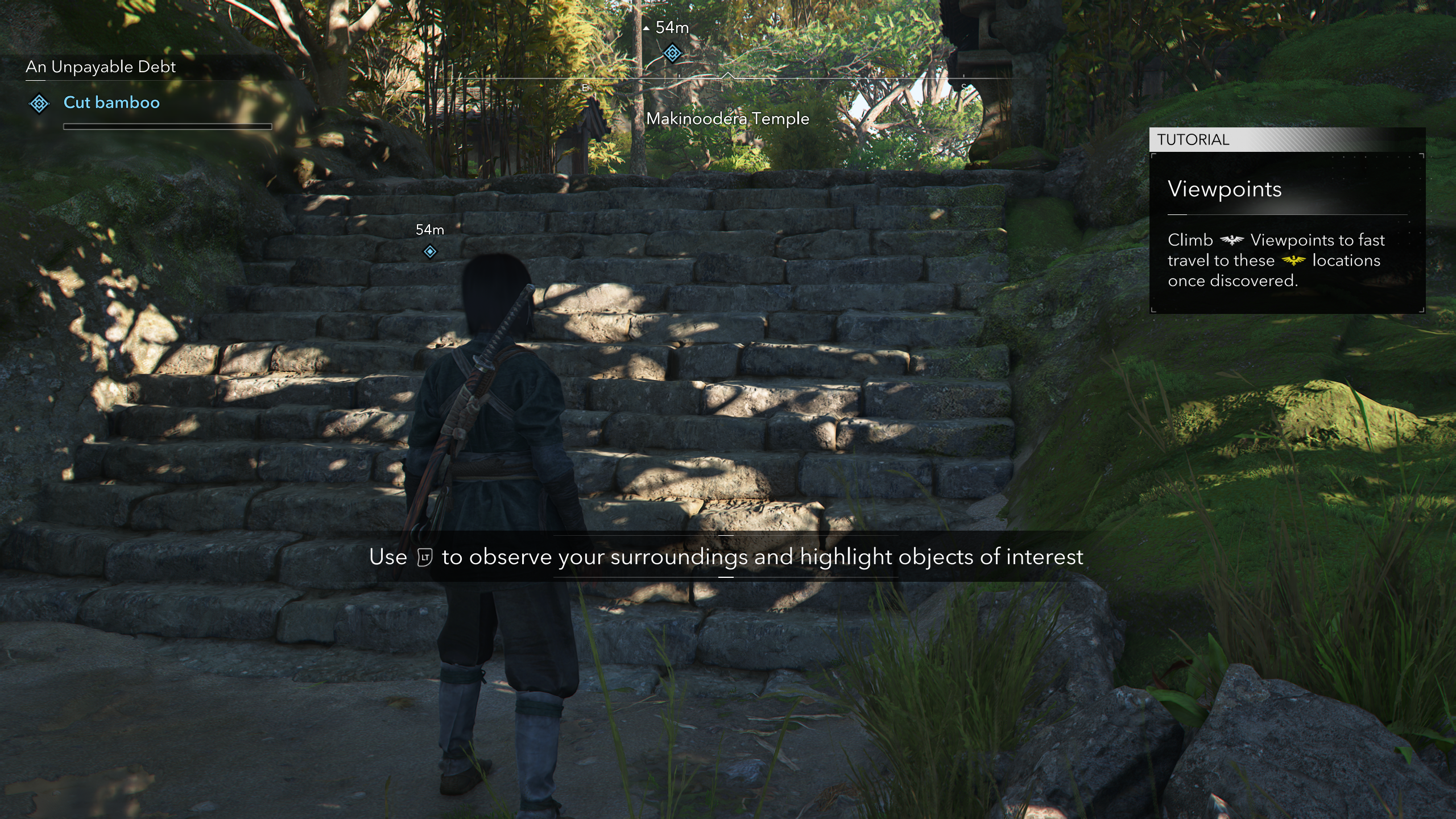Click the An Unpayable Debt quest title
This screenshot has height=819, width=1456.
[101, 67]
